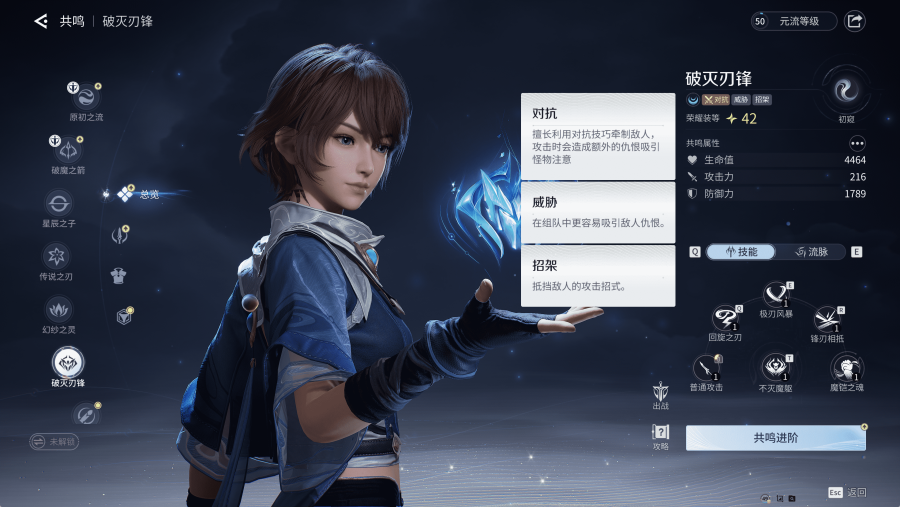The width and height of the screenshot is (900, 507).
Task: Open the share button at top right
Action: tap(855, 21)
